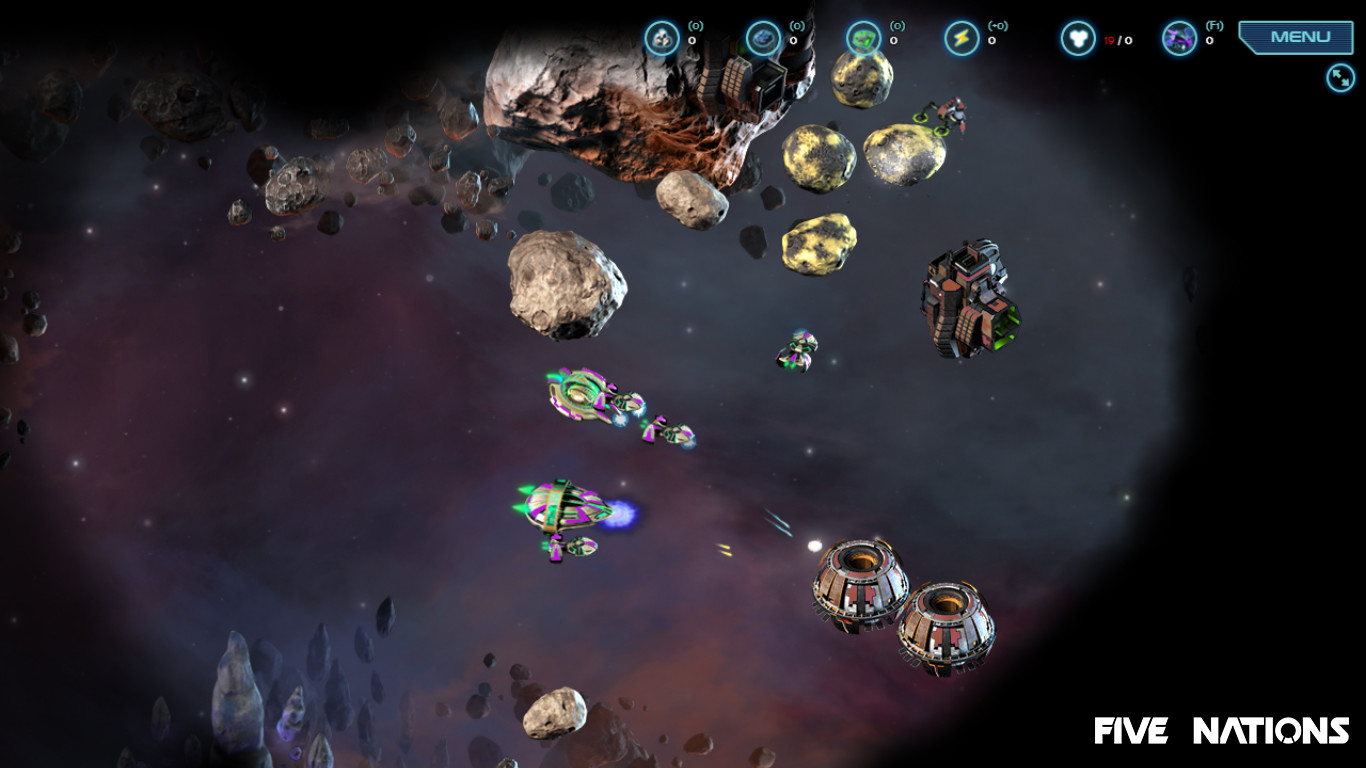
Task: Click the gray ore resource icon
Action: [x=663, y=37]
